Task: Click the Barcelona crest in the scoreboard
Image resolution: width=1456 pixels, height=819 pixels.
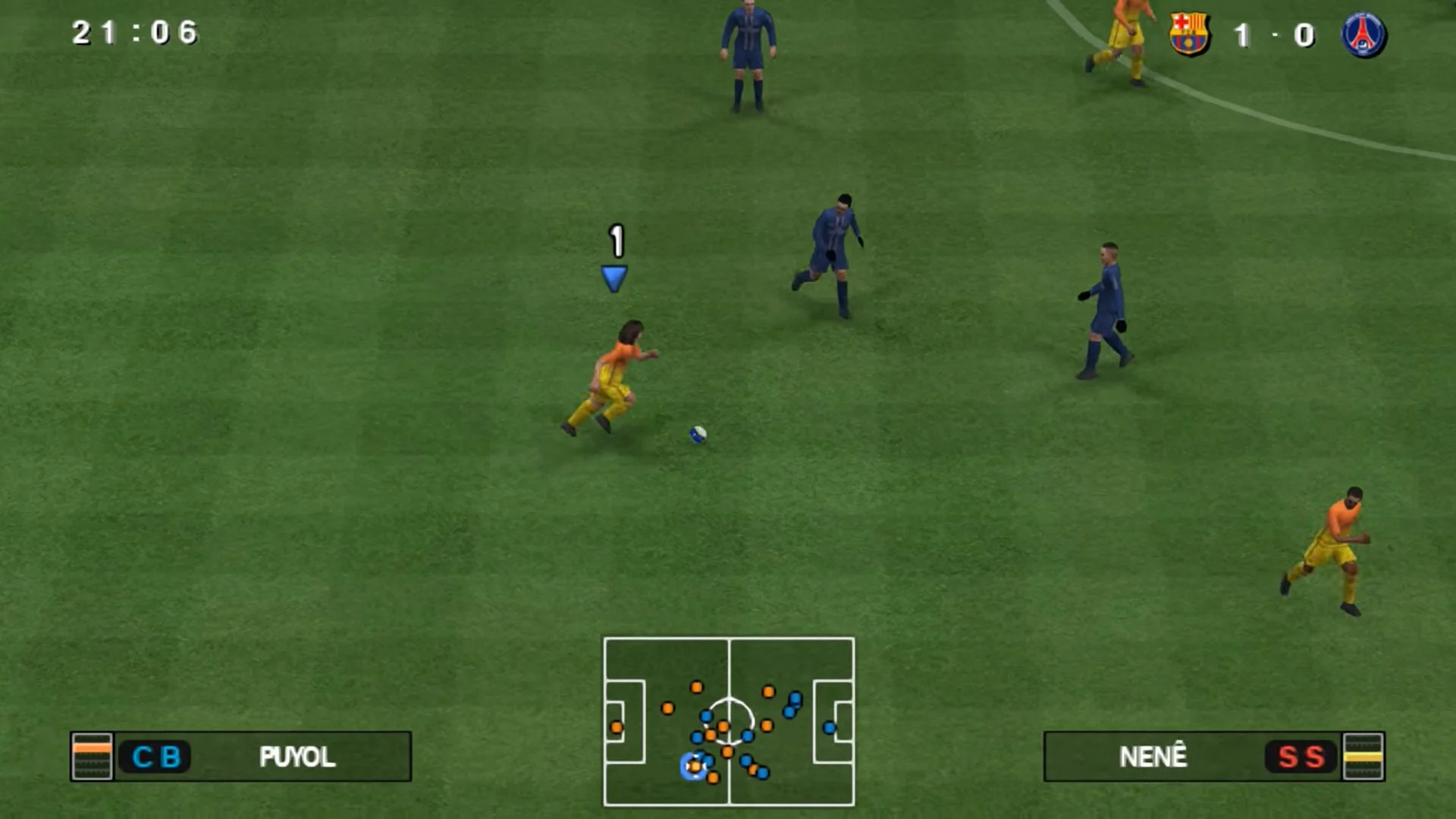Action: [1189, 33]
